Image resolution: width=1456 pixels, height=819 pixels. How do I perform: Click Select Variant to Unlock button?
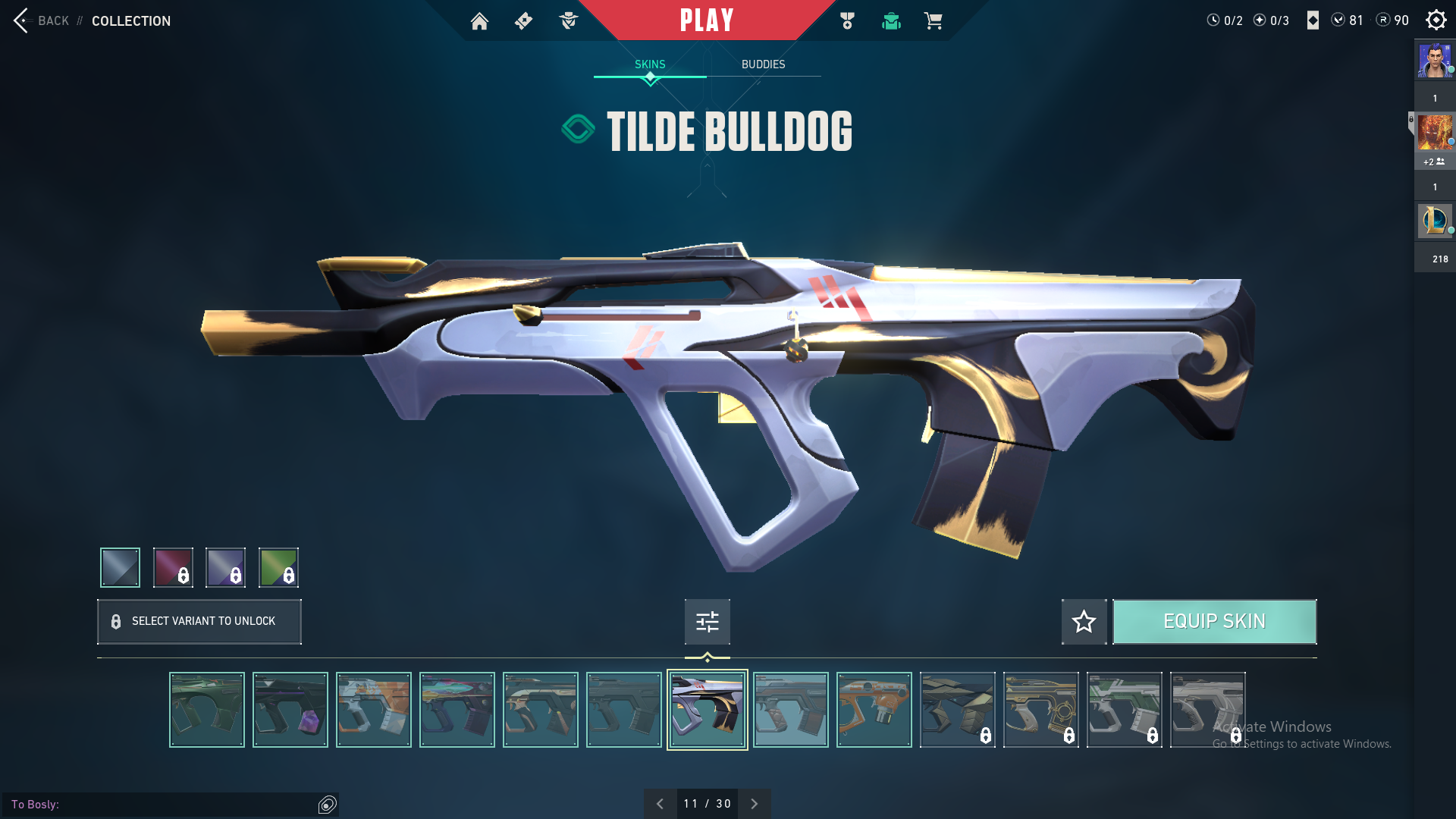(199, 622)
